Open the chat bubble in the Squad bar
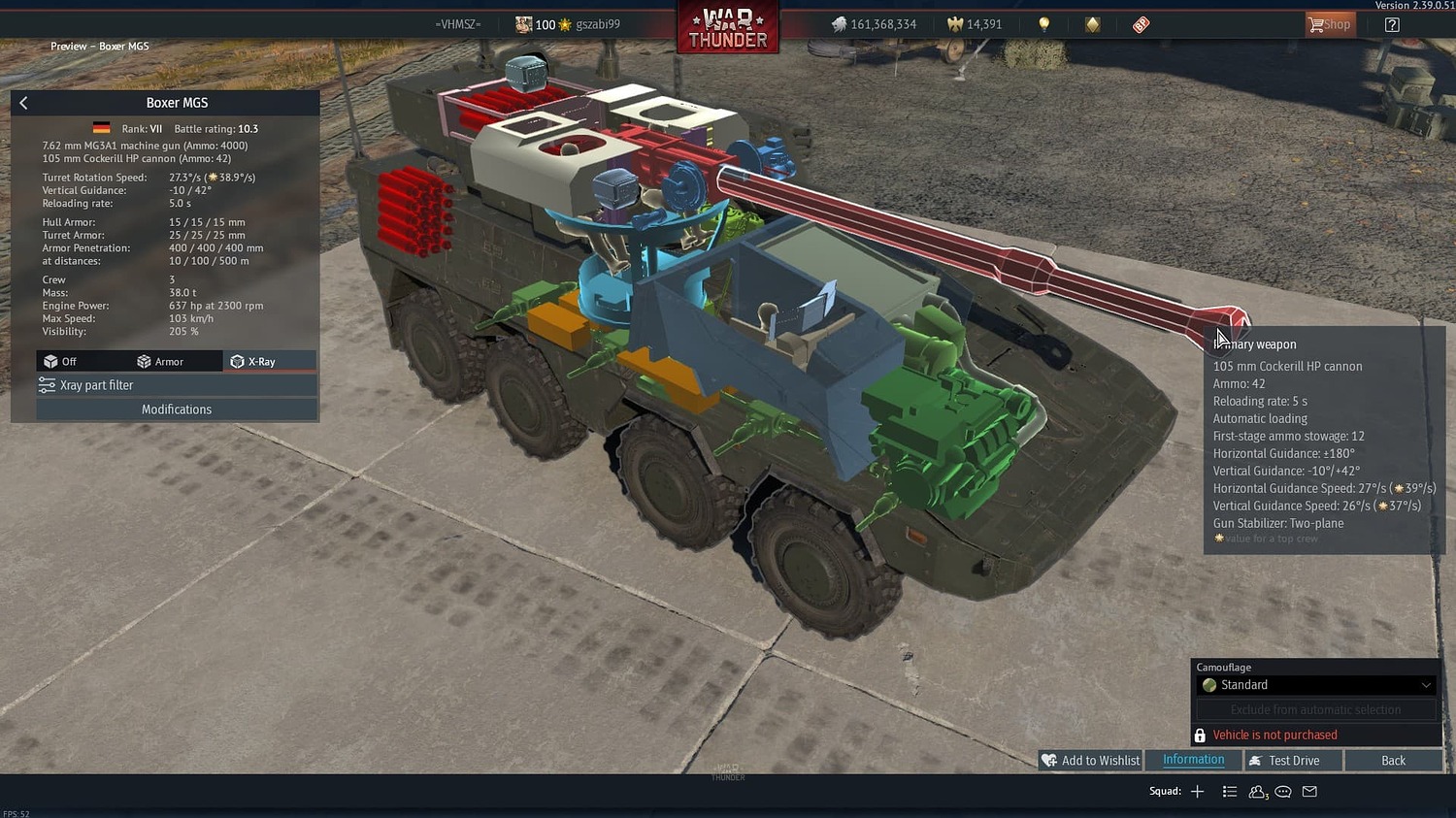The image size is (1456, 818). pyautogui.click(x=1282, y=791)
